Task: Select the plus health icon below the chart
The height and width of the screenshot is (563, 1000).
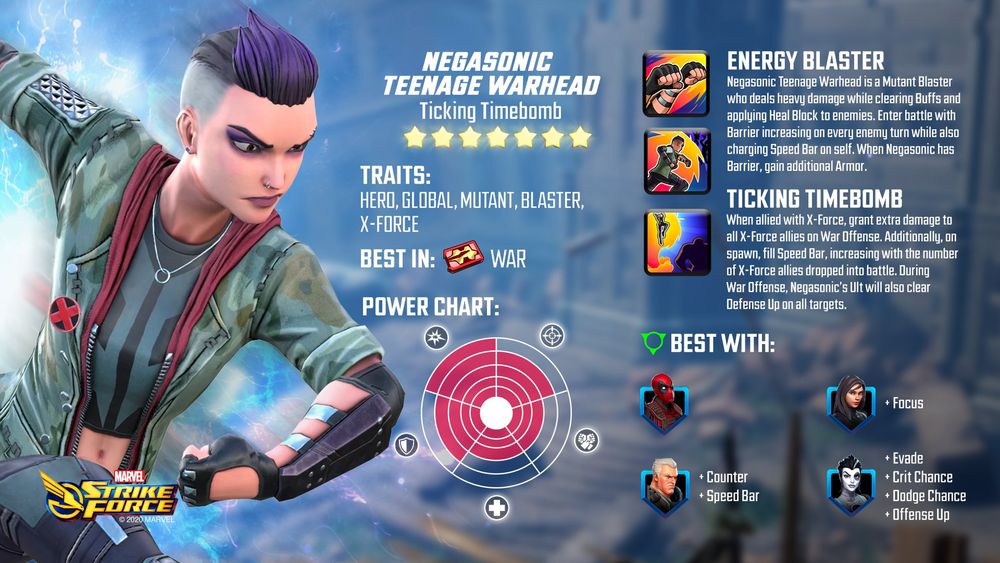Action: tap(496, 509)
